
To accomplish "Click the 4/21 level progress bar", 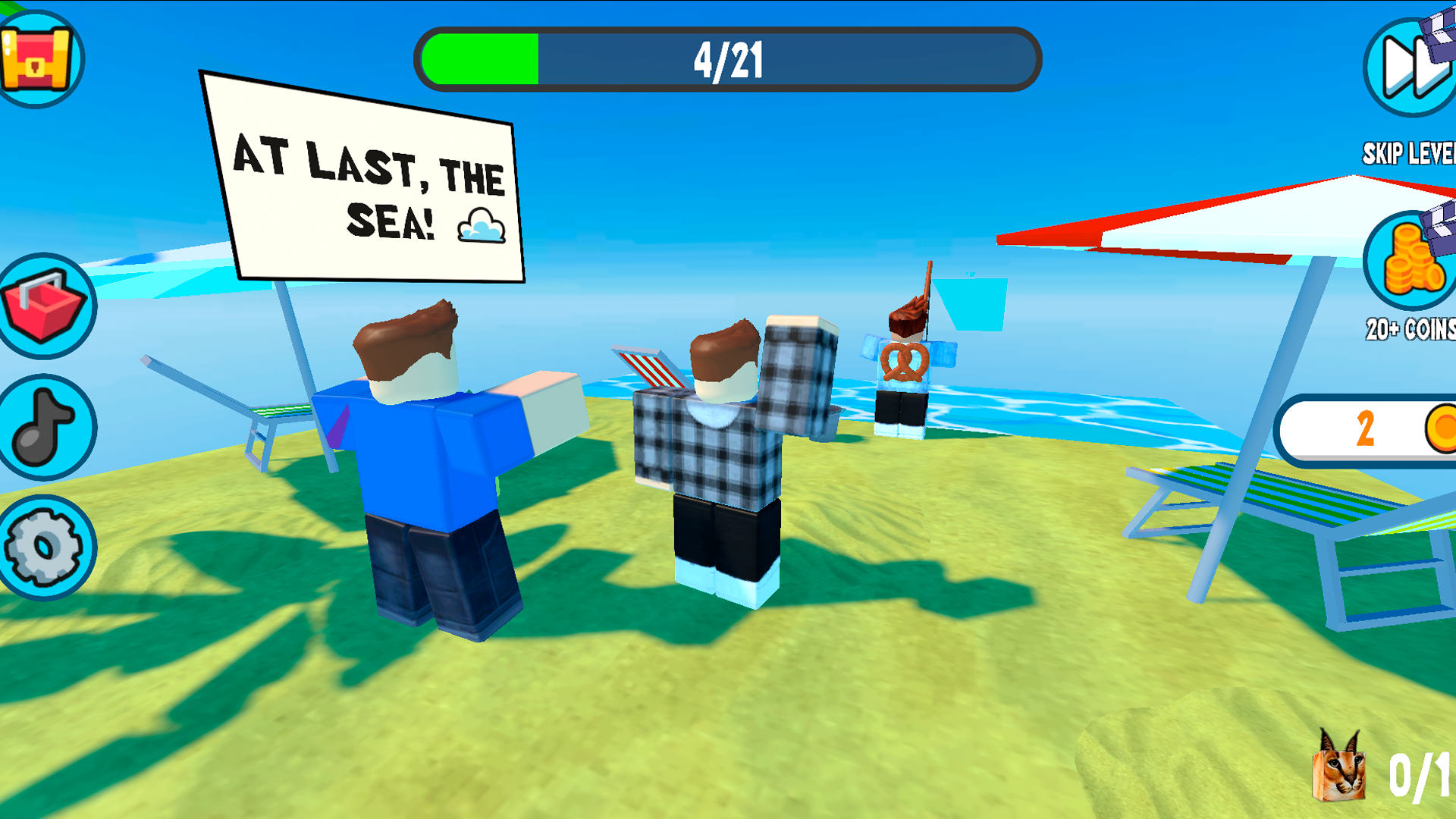I will tap(728, 61).
